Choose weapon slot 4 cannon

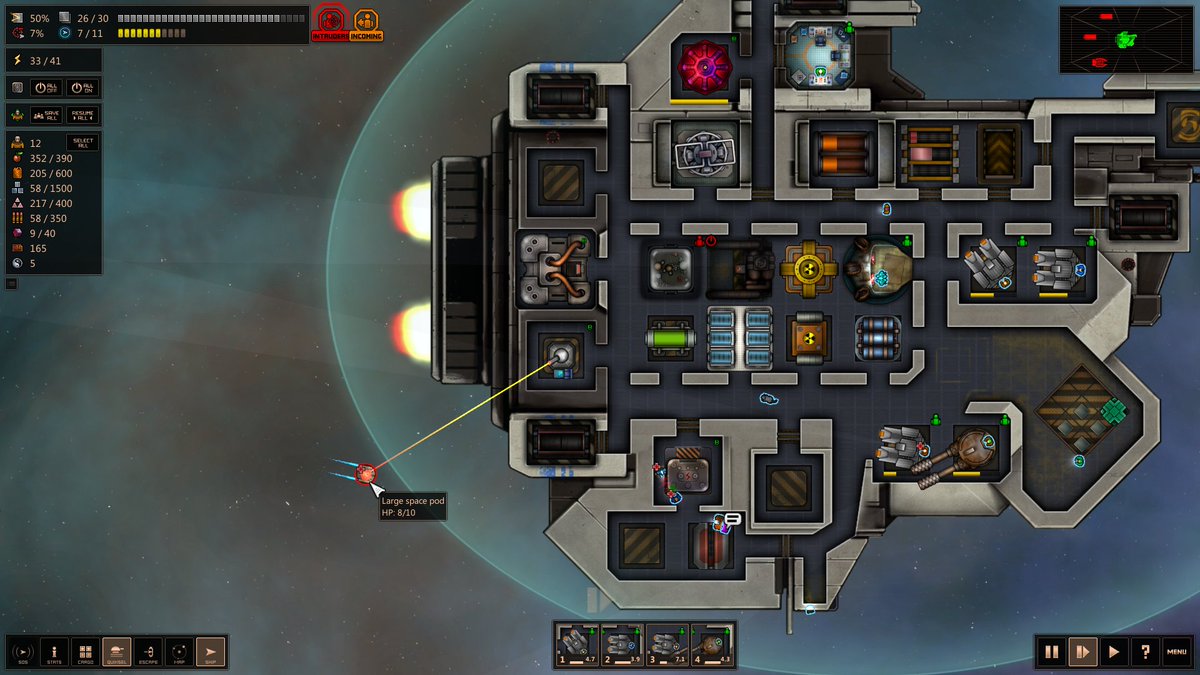pyautogui.click(x=712, y=645)
